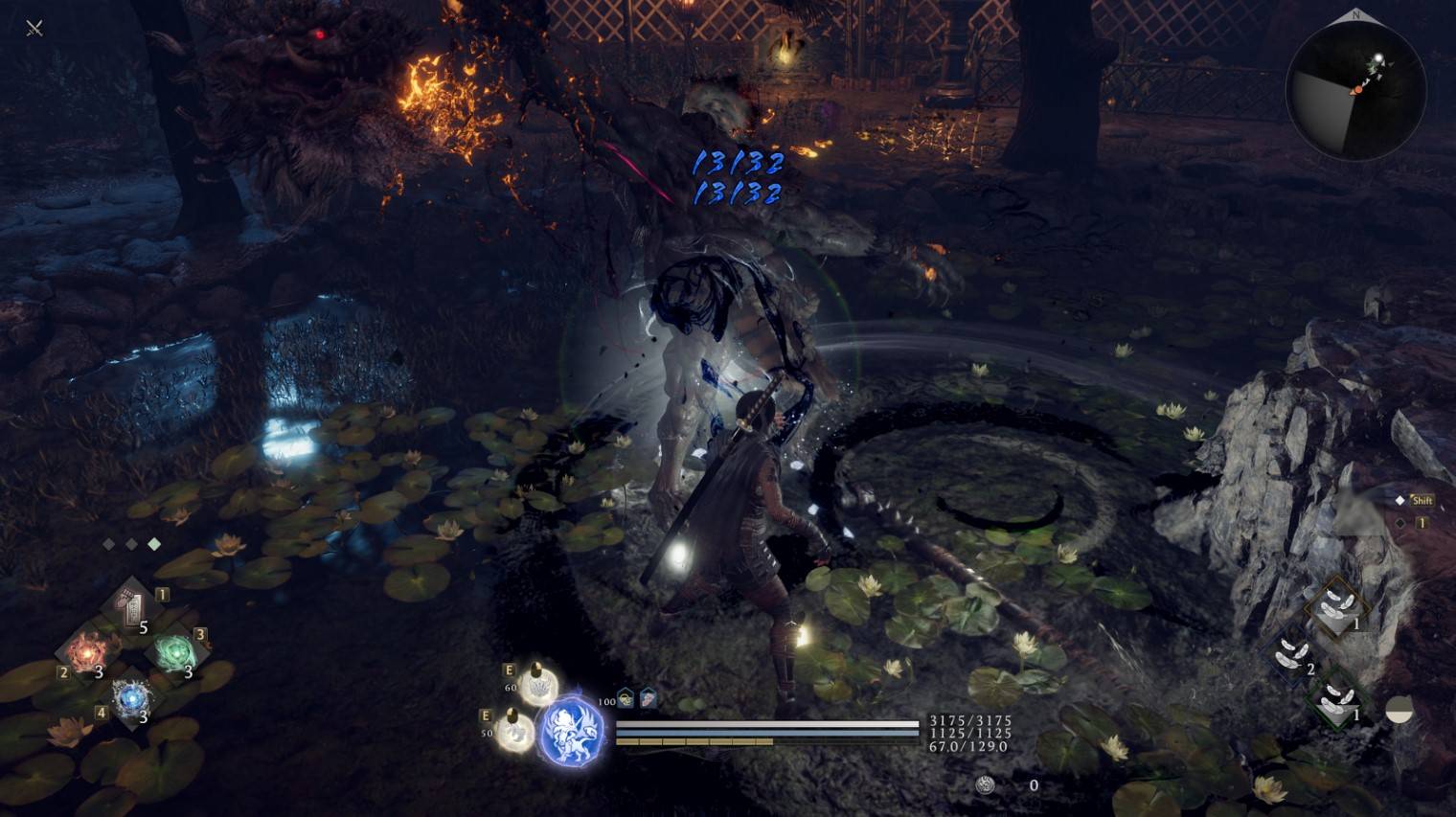The image size is (1456, 817).
Task: Click the crossed swords icon
Action: (34, 28)
